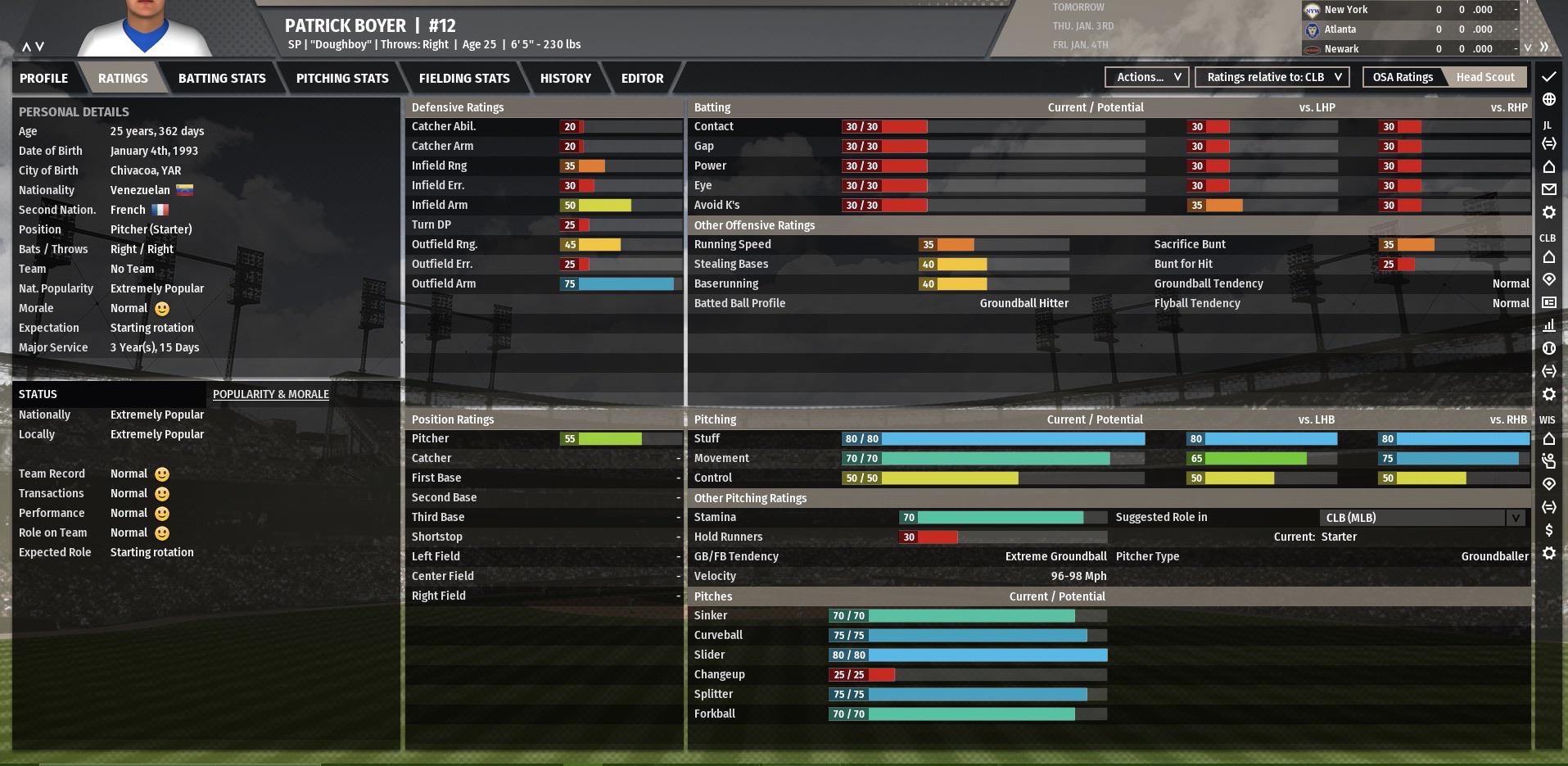1568x766 pixels.
Task: Open the CLB lineup card icon
Action: click(x=1548, y=301)
